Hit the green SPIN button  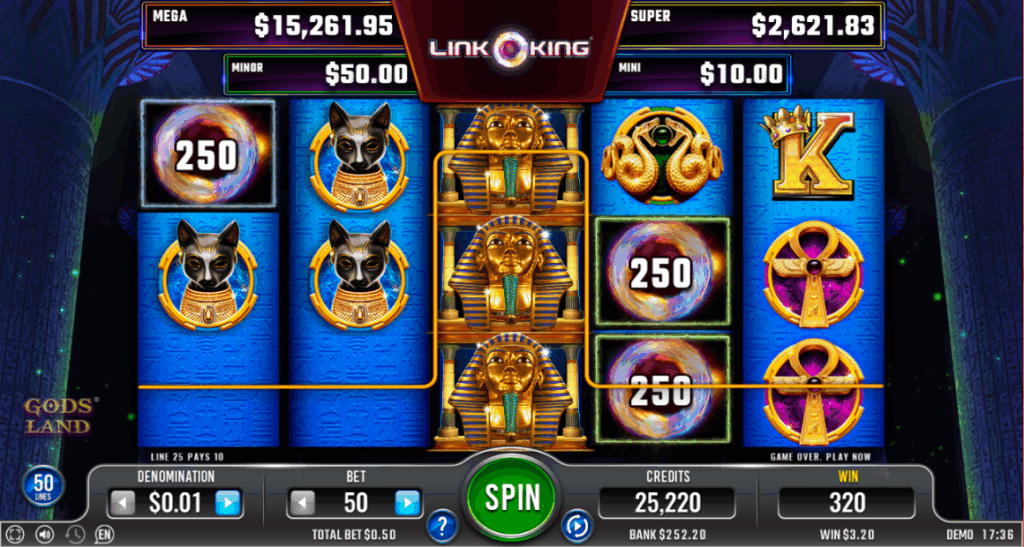click(x=513, y=496)
